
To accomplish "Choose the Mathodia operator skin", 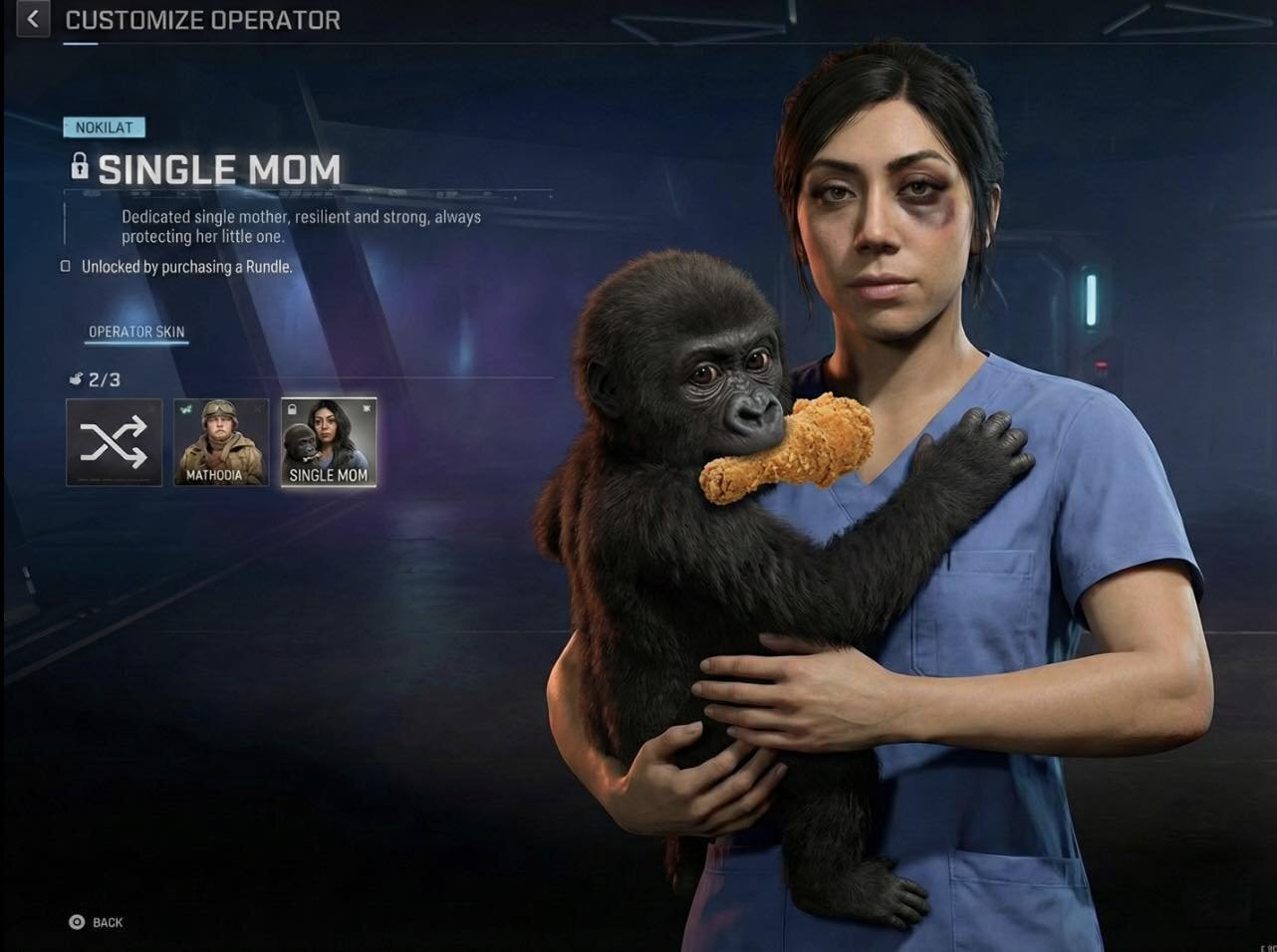I will pos(221,442).
